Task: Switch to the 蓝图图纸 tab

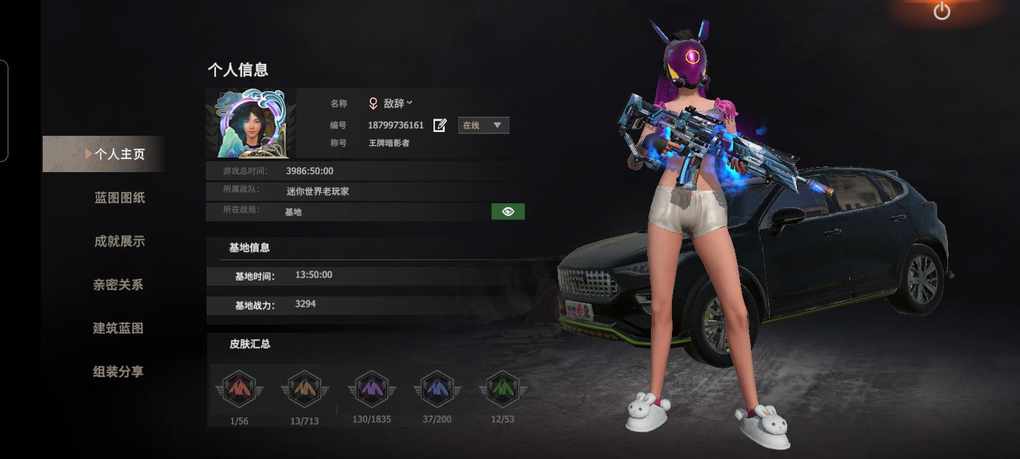Action: [x=119, y=198]
